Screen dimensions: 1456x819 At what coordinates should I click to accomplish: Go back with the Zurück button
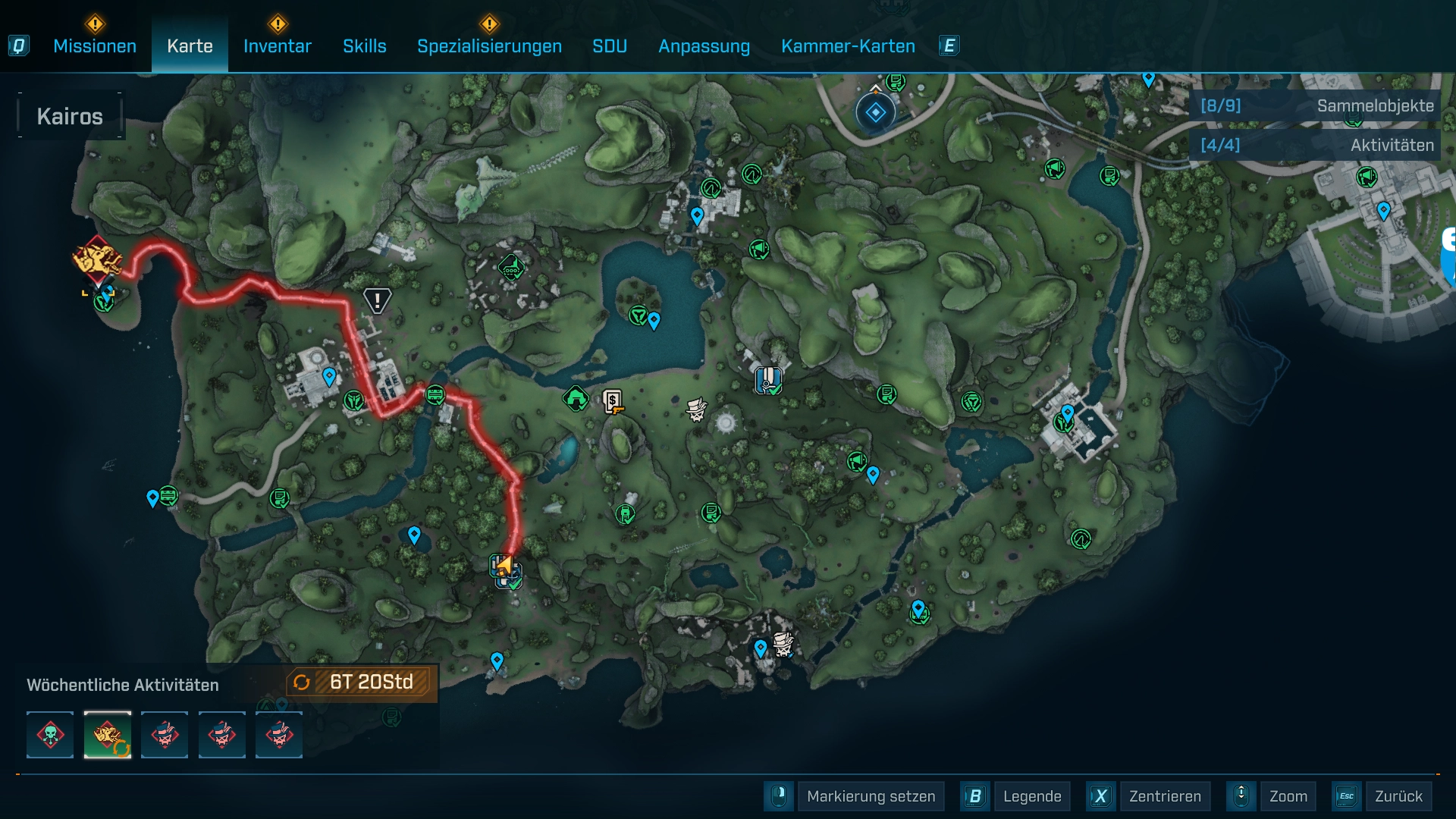(x=1398, y=796)
